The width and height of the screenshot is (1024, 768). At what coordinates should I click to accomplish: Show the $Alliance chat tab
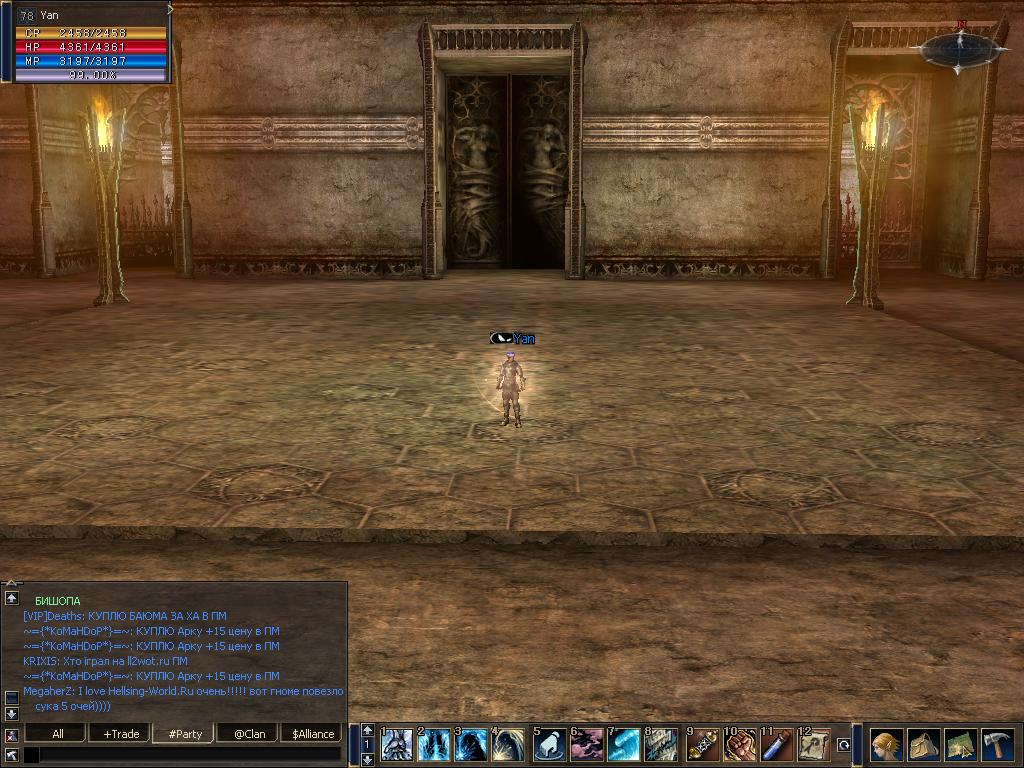click(313, 733)
